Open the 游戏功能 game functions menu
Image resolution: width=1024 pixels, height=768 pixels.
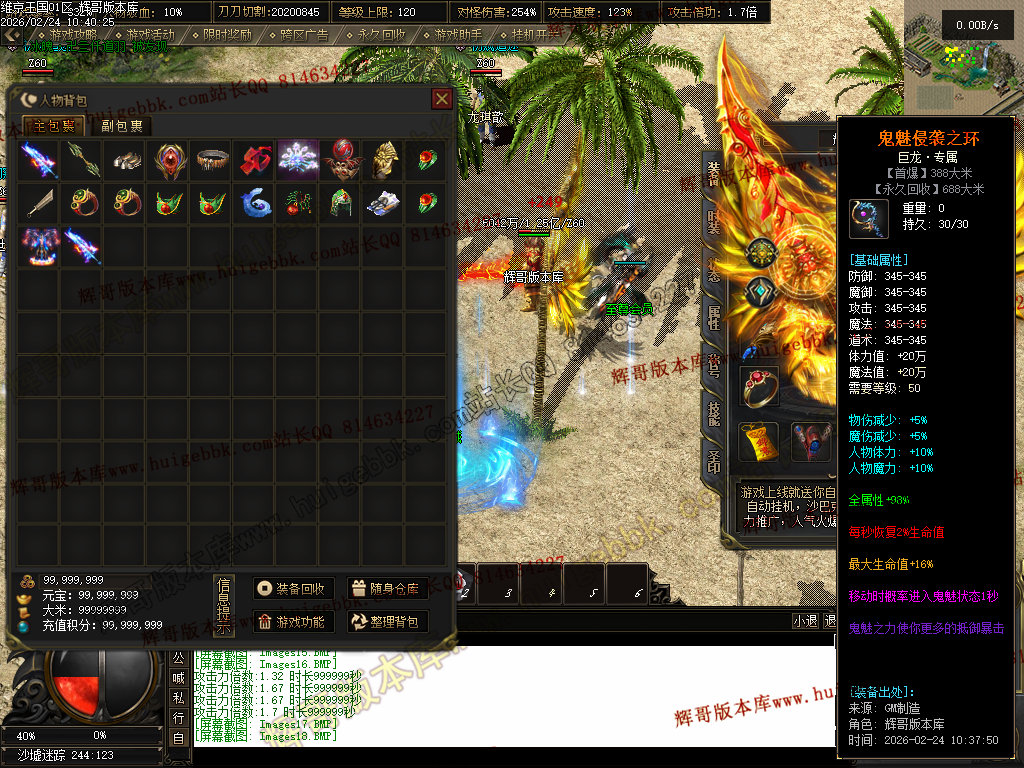point(291,622)
